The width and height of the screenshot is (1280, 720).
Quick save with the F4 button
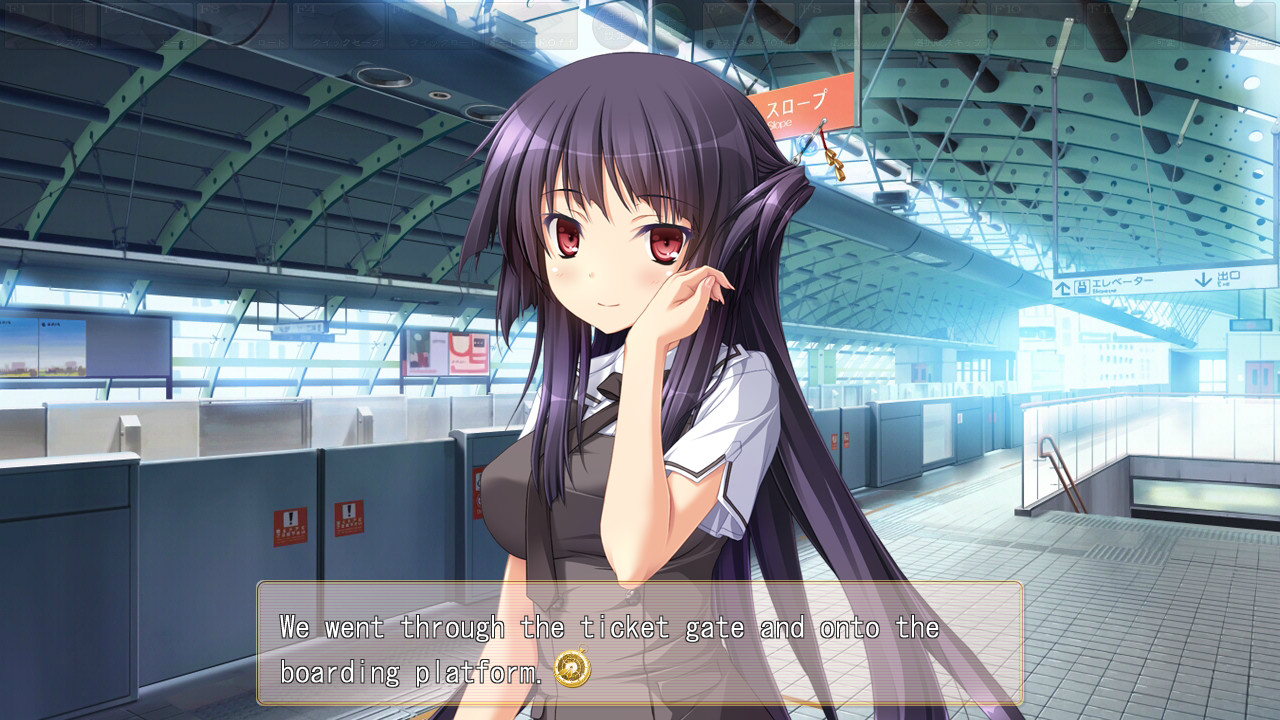pos(339,25)
